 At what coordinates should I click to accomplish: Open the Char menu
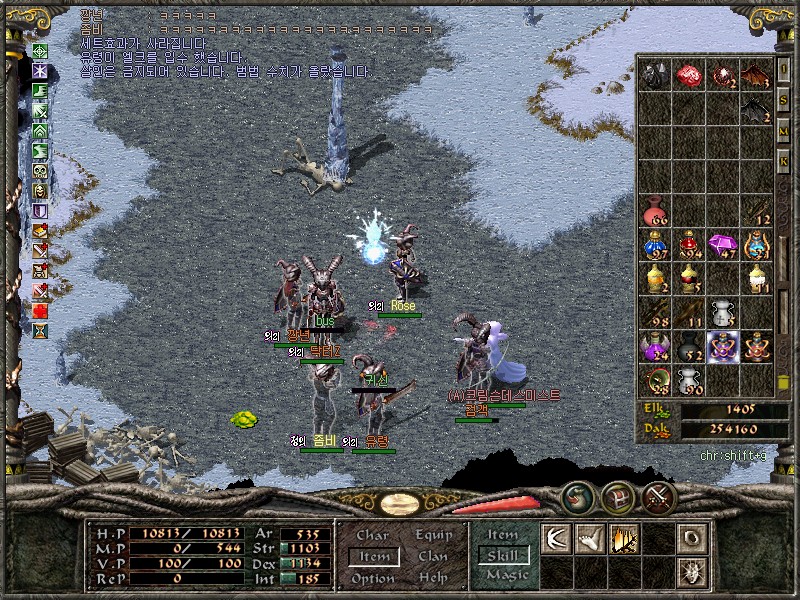click(373, 535)
